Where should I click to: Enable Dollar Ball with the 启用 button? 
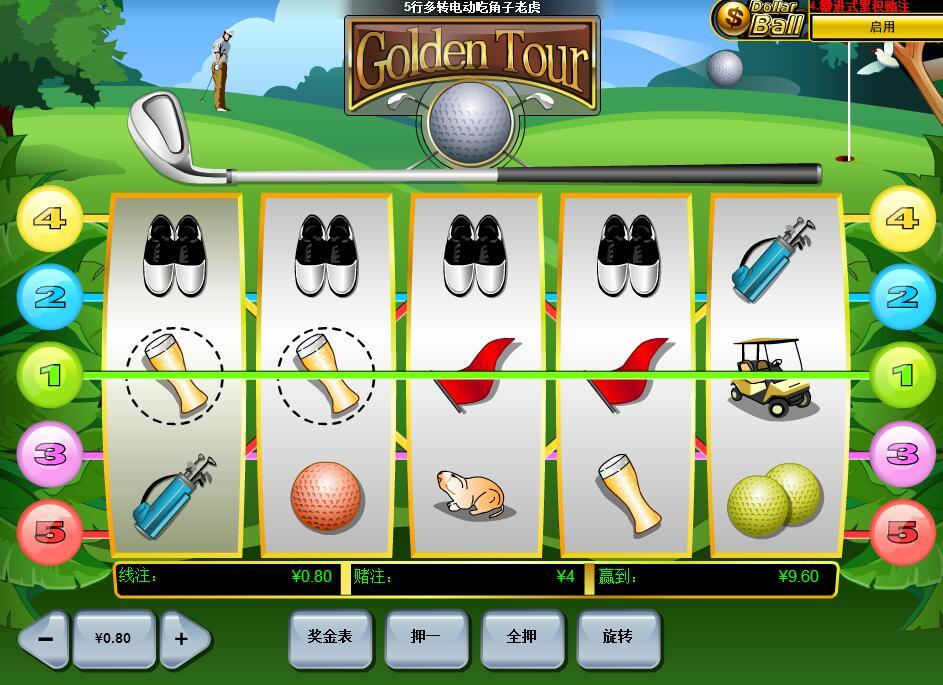coord(881,27)
